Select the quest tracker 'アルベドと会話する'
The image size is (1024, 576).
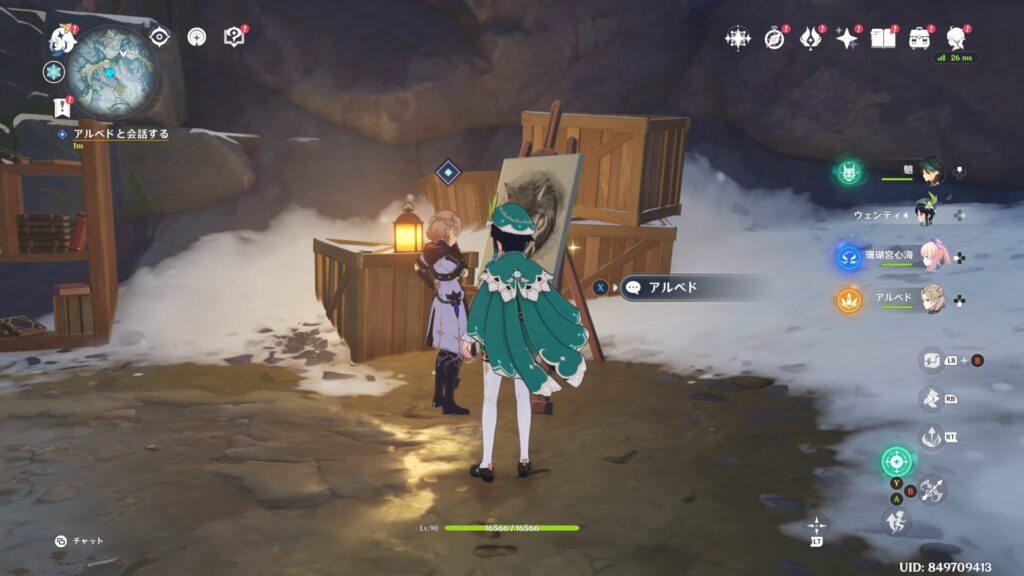coord(120,133)
